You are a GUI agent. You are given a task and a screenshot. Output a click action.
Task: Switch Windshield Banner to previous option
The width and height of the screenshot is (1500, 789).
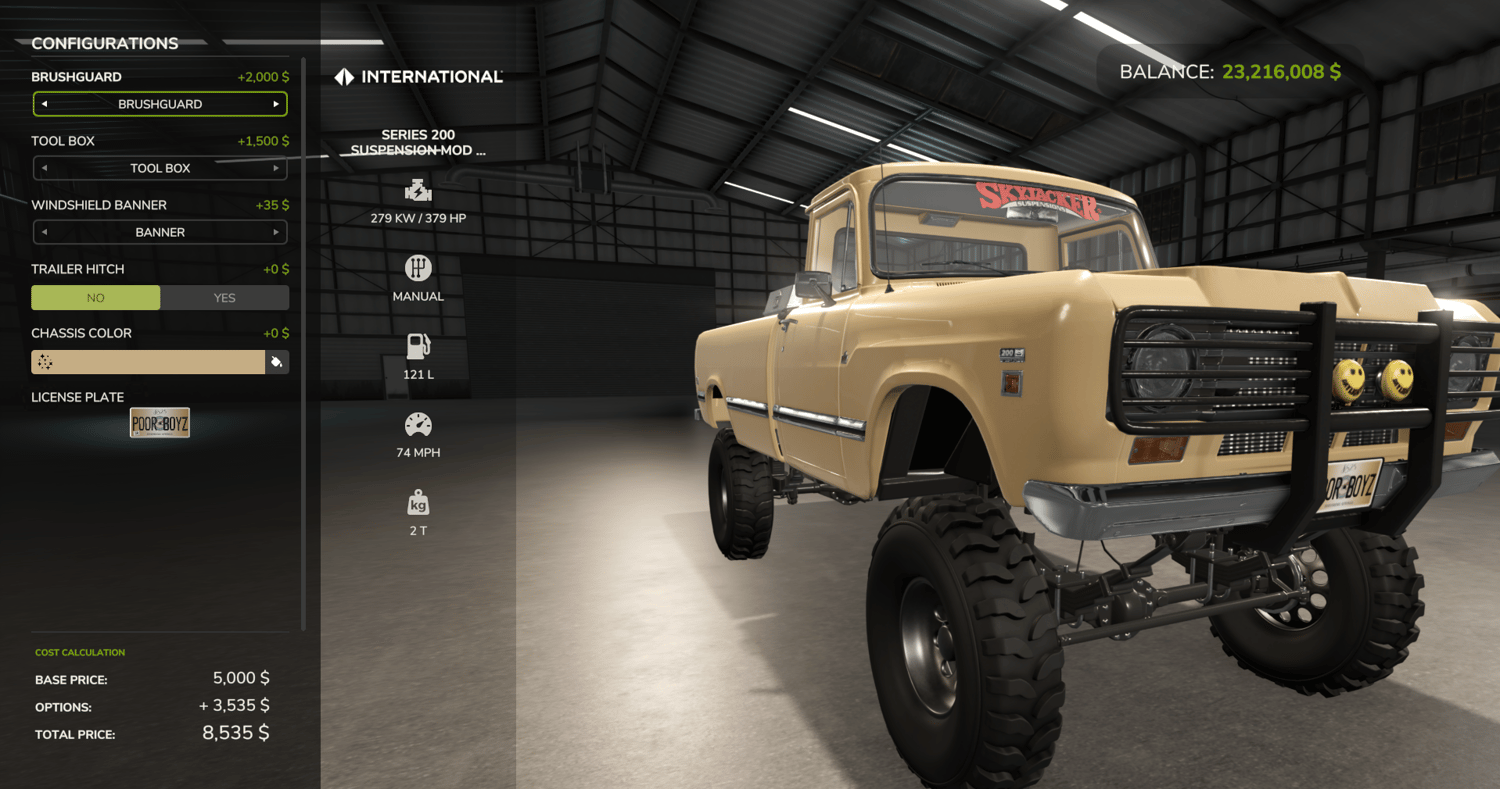(x=44, y=232)
